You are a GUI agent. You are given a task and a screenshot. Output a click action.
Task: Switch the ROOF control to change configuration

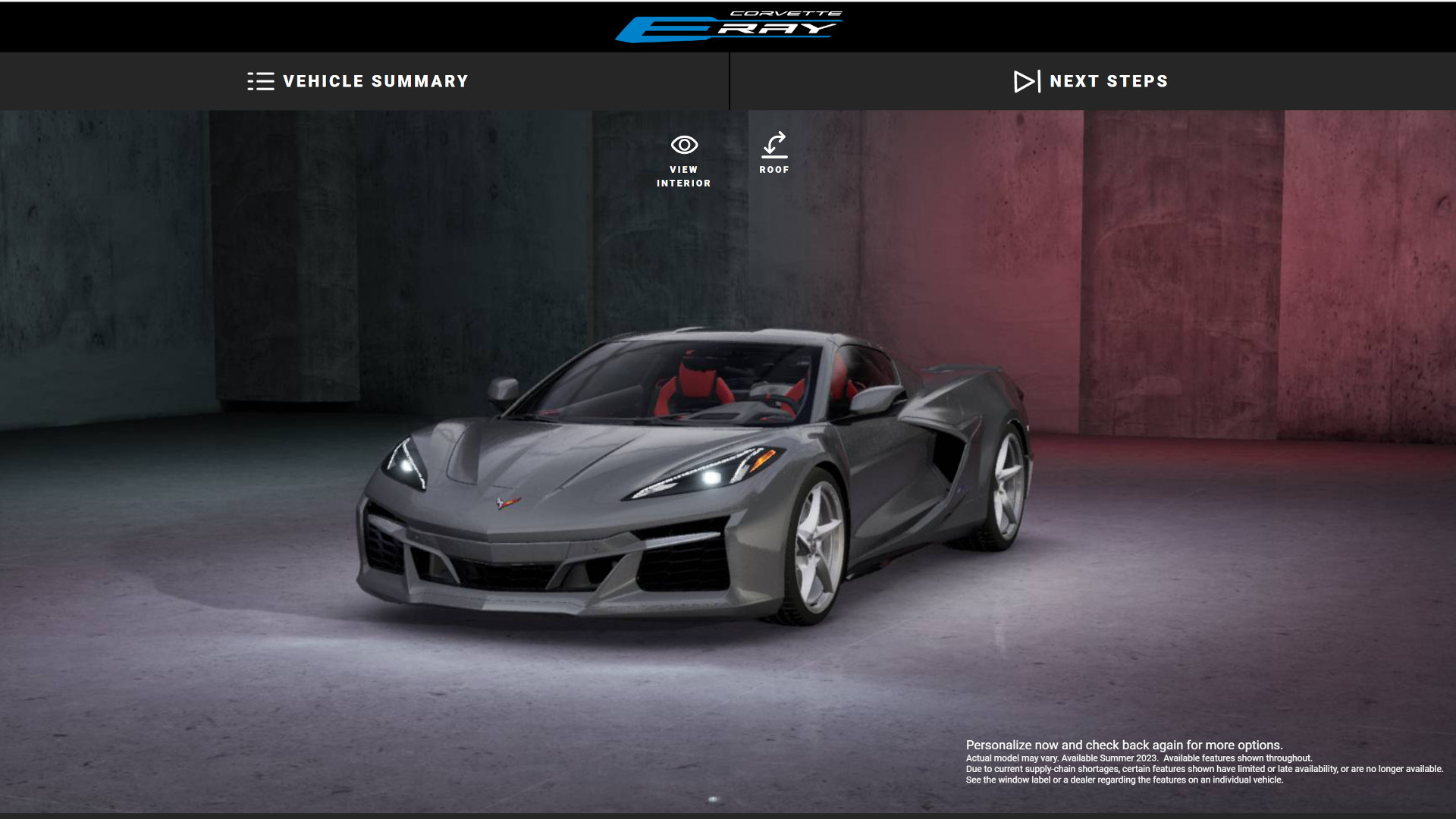pyautogui.click(x=775, y=153)
